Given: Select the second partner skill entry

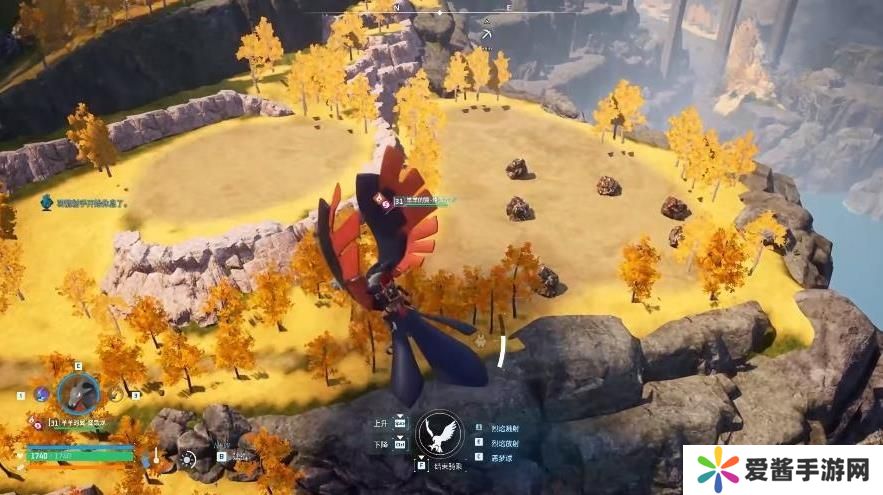Looking at the screenshot, I should [503, 442].
